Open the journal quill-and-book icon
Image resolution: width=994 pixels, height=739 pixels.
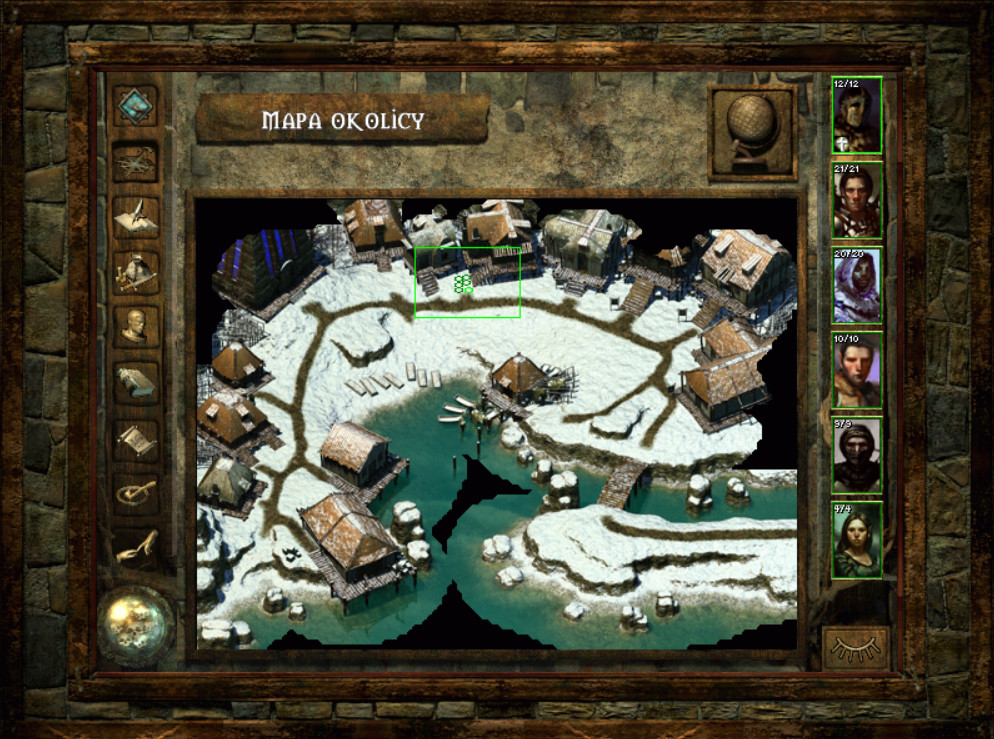point(136,217)
